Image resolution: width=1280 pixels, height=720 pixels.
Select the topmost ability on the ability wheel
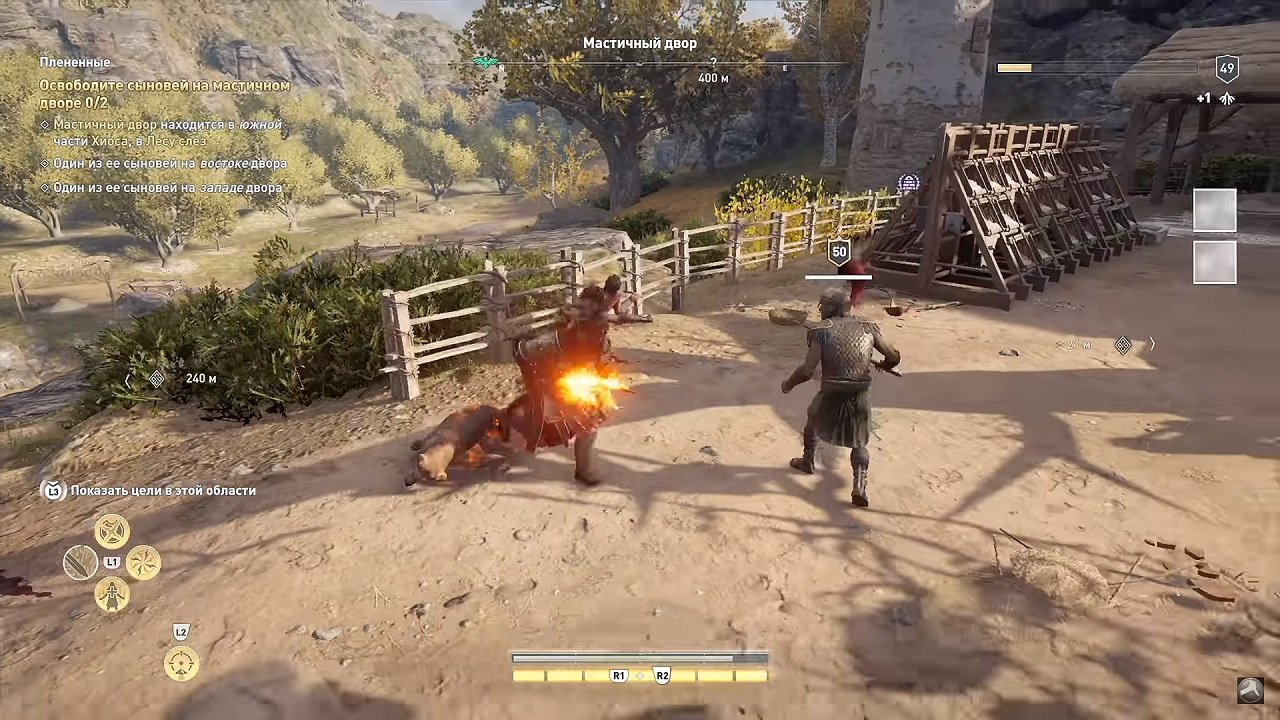[113, 531]
